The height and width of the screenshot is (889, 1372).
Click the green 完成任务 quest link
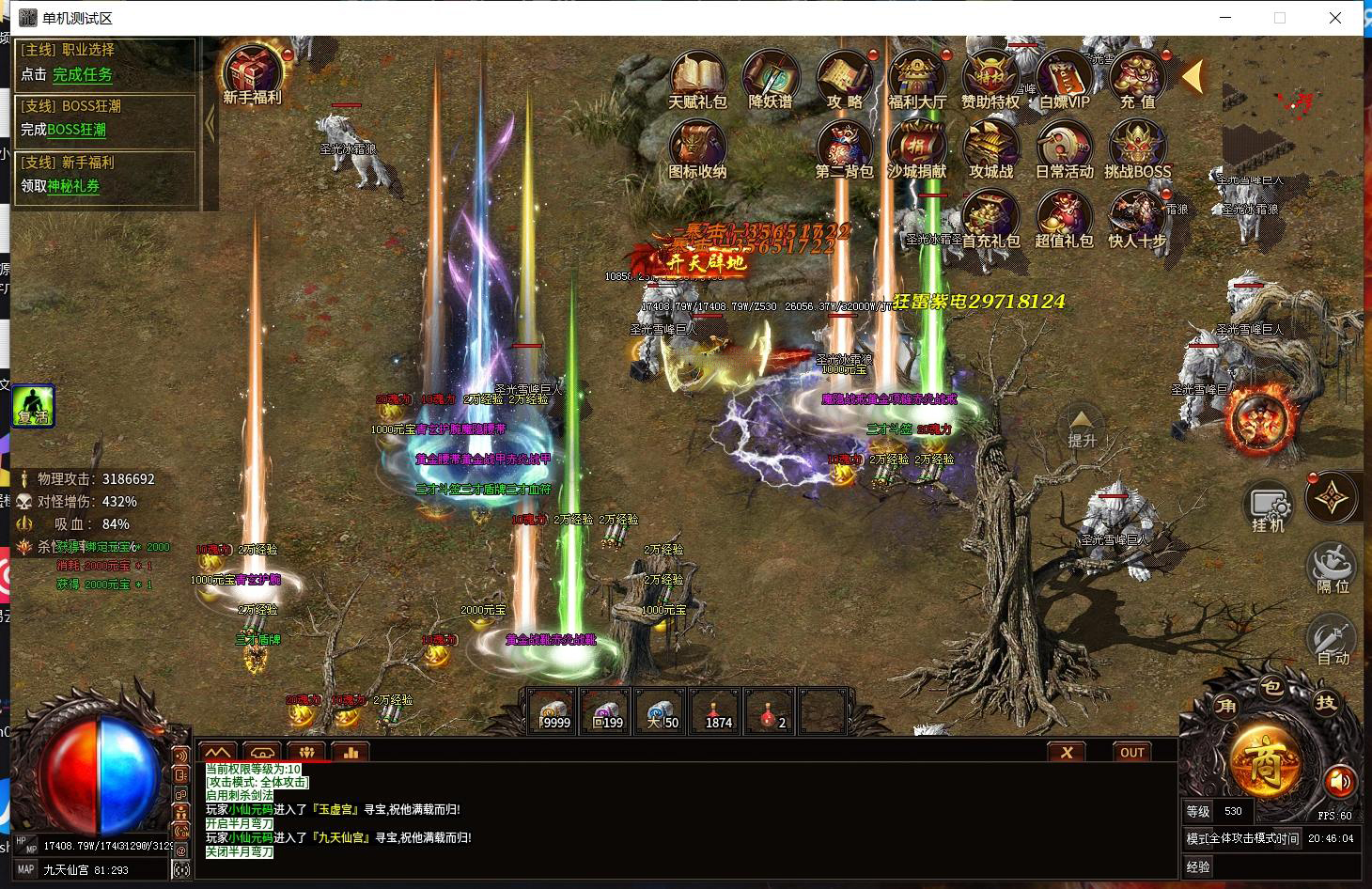pyautogui.click(x=83, y=74)
